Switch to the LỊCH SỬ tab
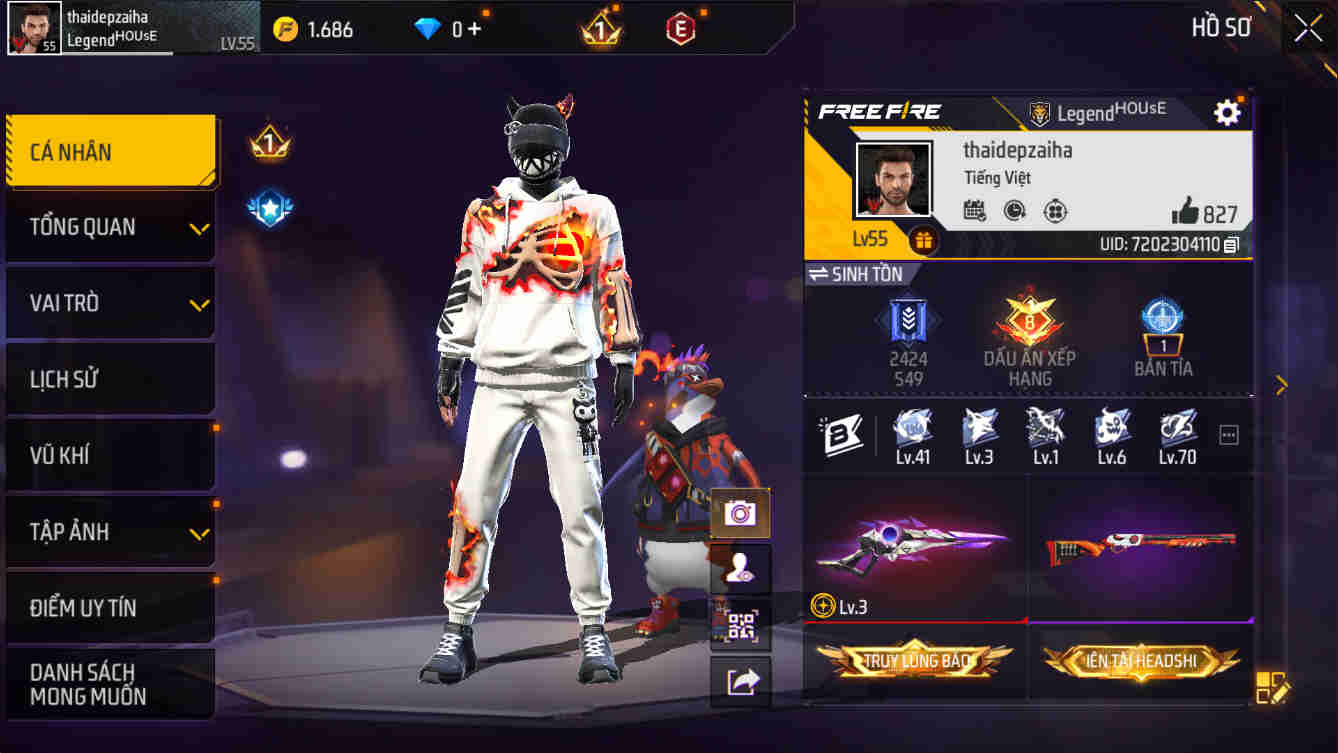Viewport: 1338px width, 753px height. pos(110,379)
